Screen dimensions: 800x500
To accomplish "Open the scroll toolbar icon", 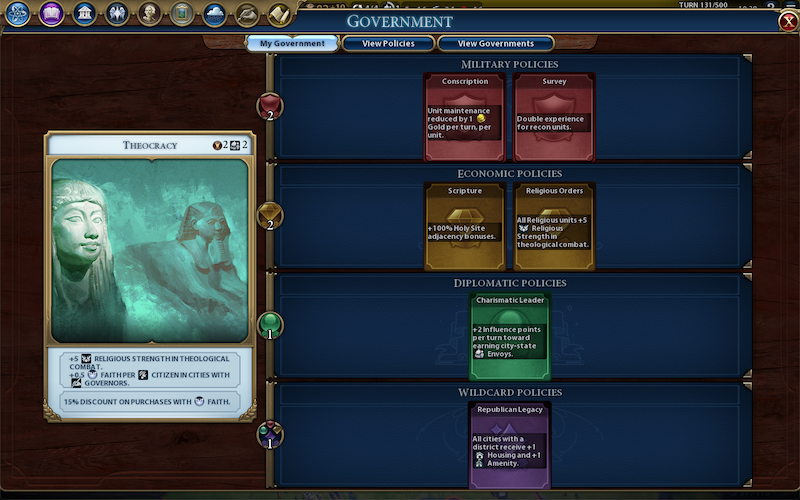I will [x=279, y=14].
